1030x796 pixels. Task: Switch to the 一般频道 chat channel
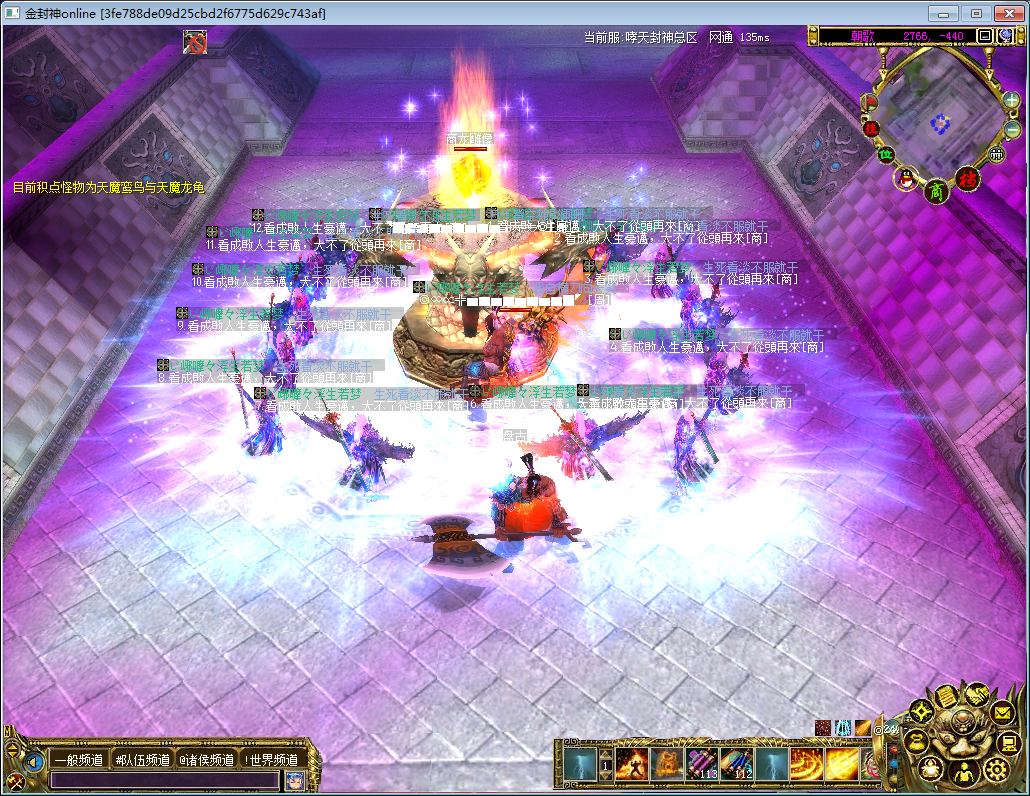pyautogui.click(x=79, y=760)
